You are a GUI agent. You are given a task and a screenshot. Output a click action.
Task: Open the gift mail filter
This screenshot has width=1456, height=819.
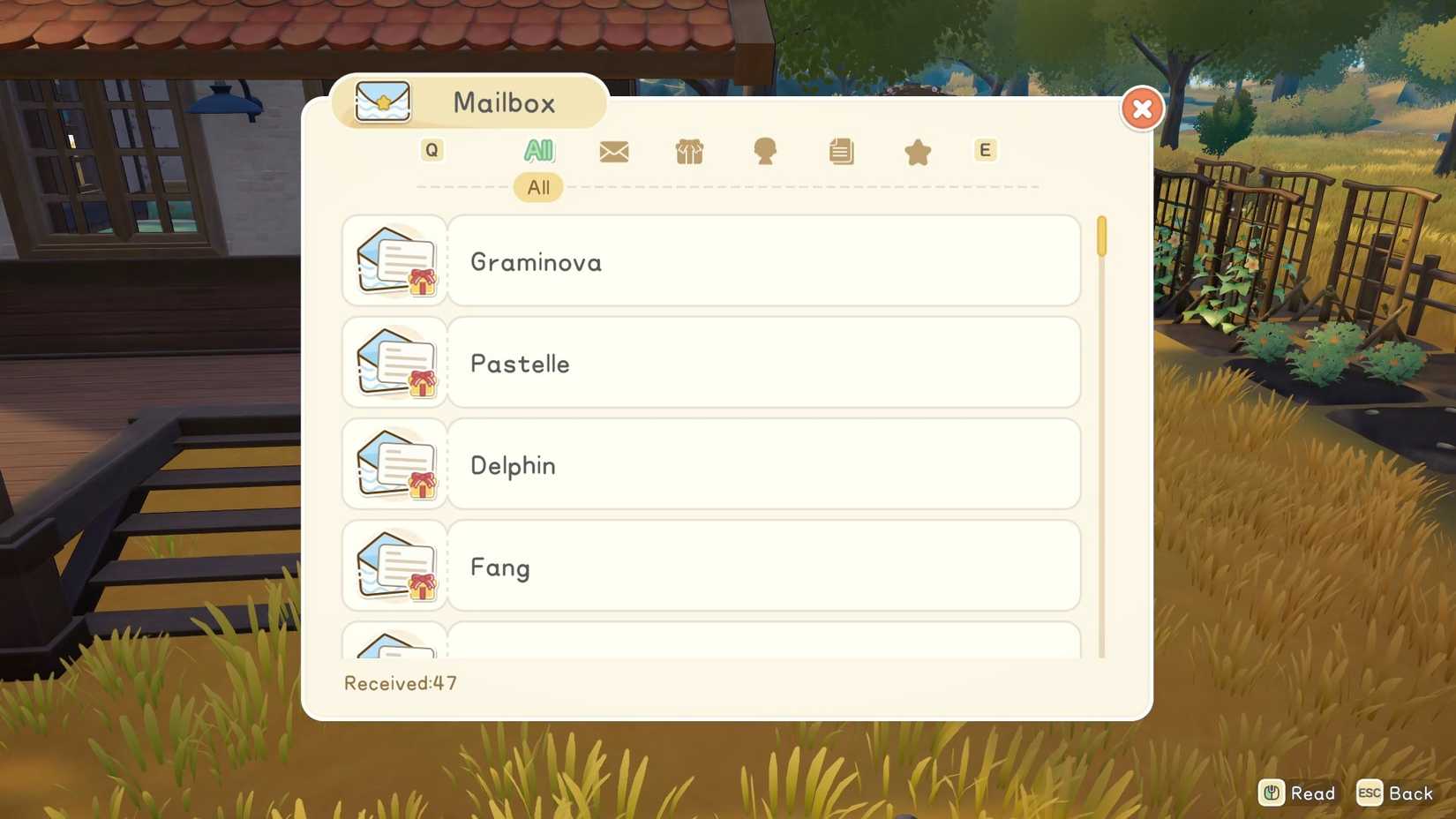click(x=689, y=151)
